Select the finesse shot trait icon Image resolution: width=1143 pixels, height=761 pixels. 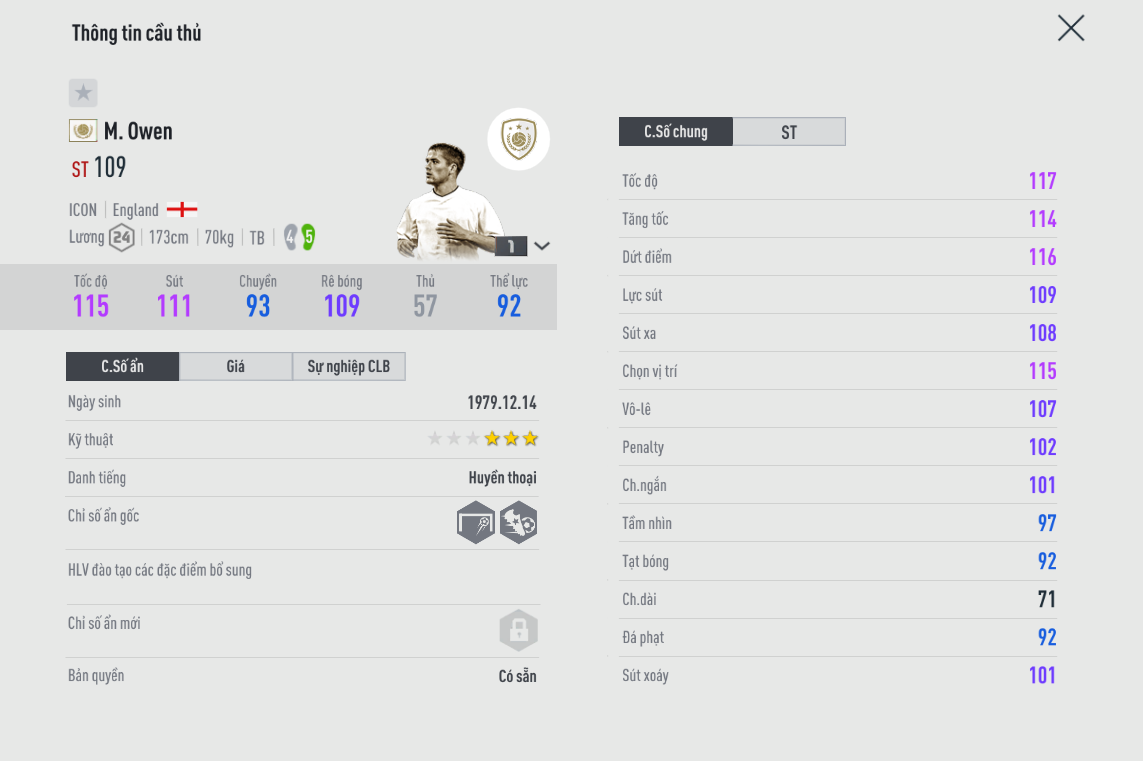pos(476,523)
